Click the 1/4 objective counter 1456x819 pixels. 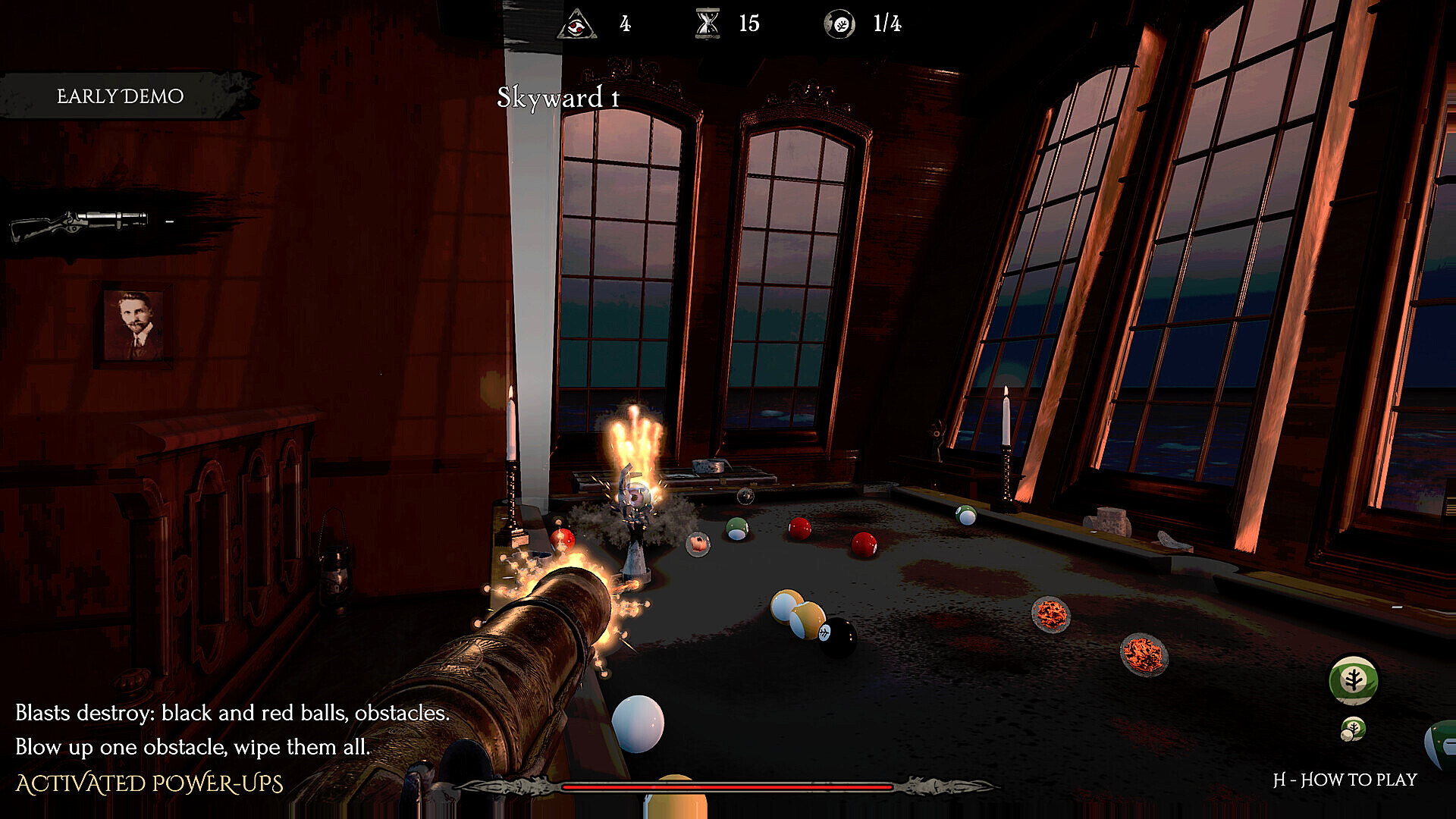[x=886, y=23]
